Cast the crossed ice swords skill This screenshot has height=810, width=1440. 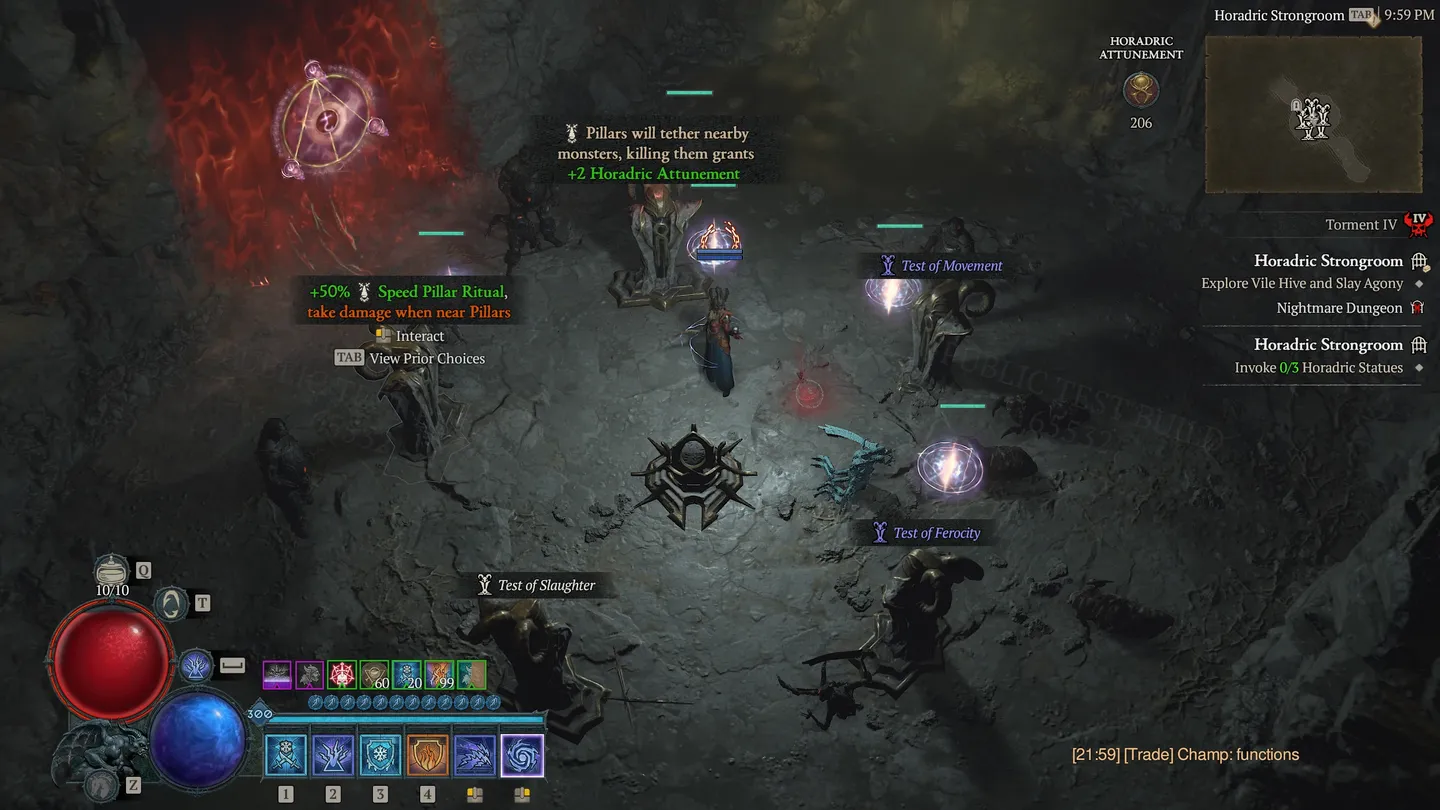pyautogui.click(x=286, y=756)
